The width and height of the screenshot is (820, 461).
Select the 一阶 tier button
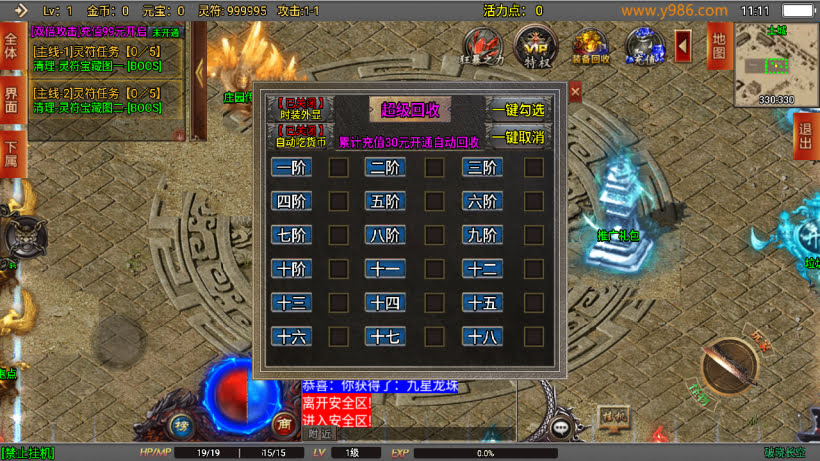tap(291, 168)
